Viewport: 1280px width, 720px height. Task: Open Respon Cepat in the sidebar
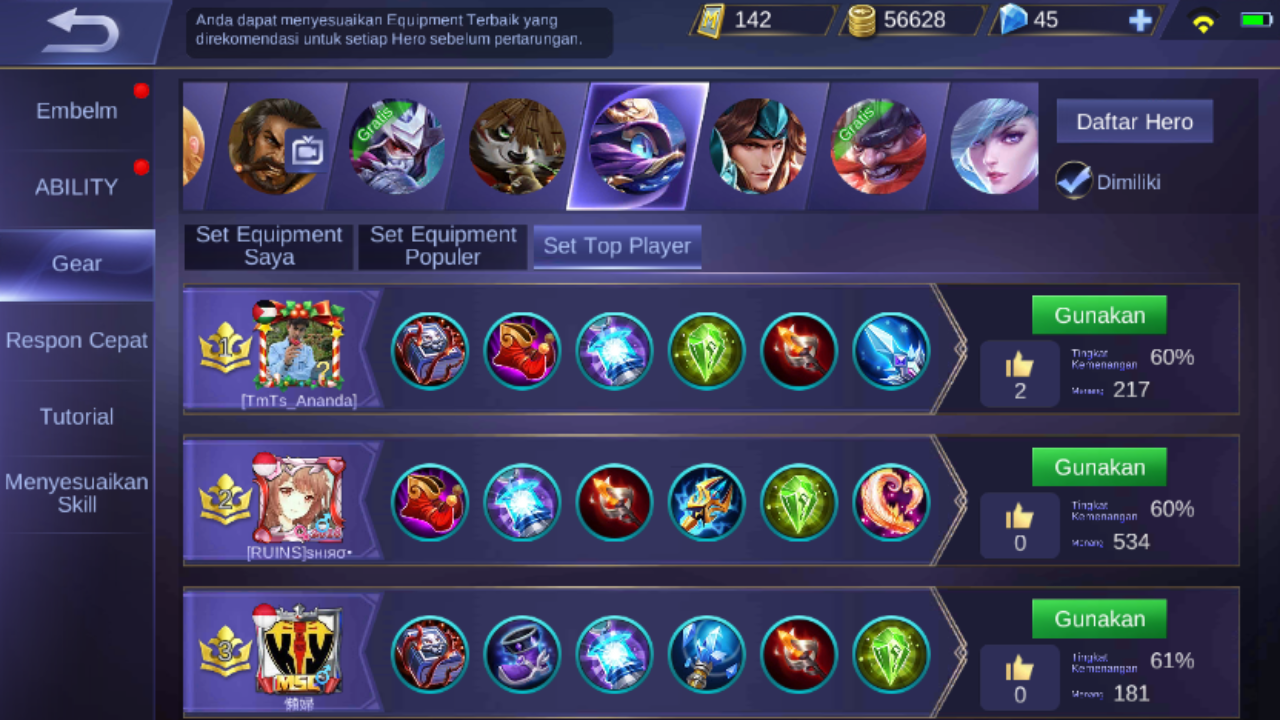(x=76, y=340)
